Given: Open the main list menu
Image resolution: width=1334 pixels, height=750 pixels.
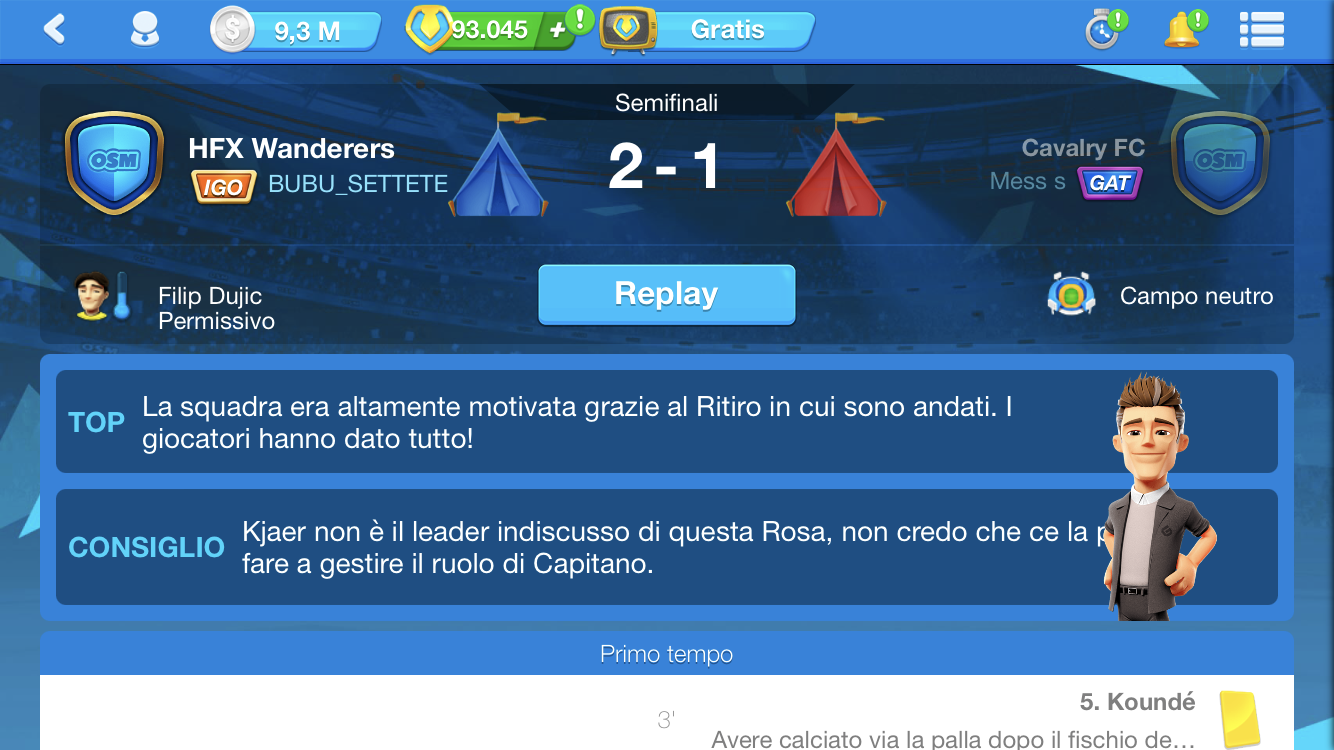Looking at the screenshot, I should (x=1261, y=30).
